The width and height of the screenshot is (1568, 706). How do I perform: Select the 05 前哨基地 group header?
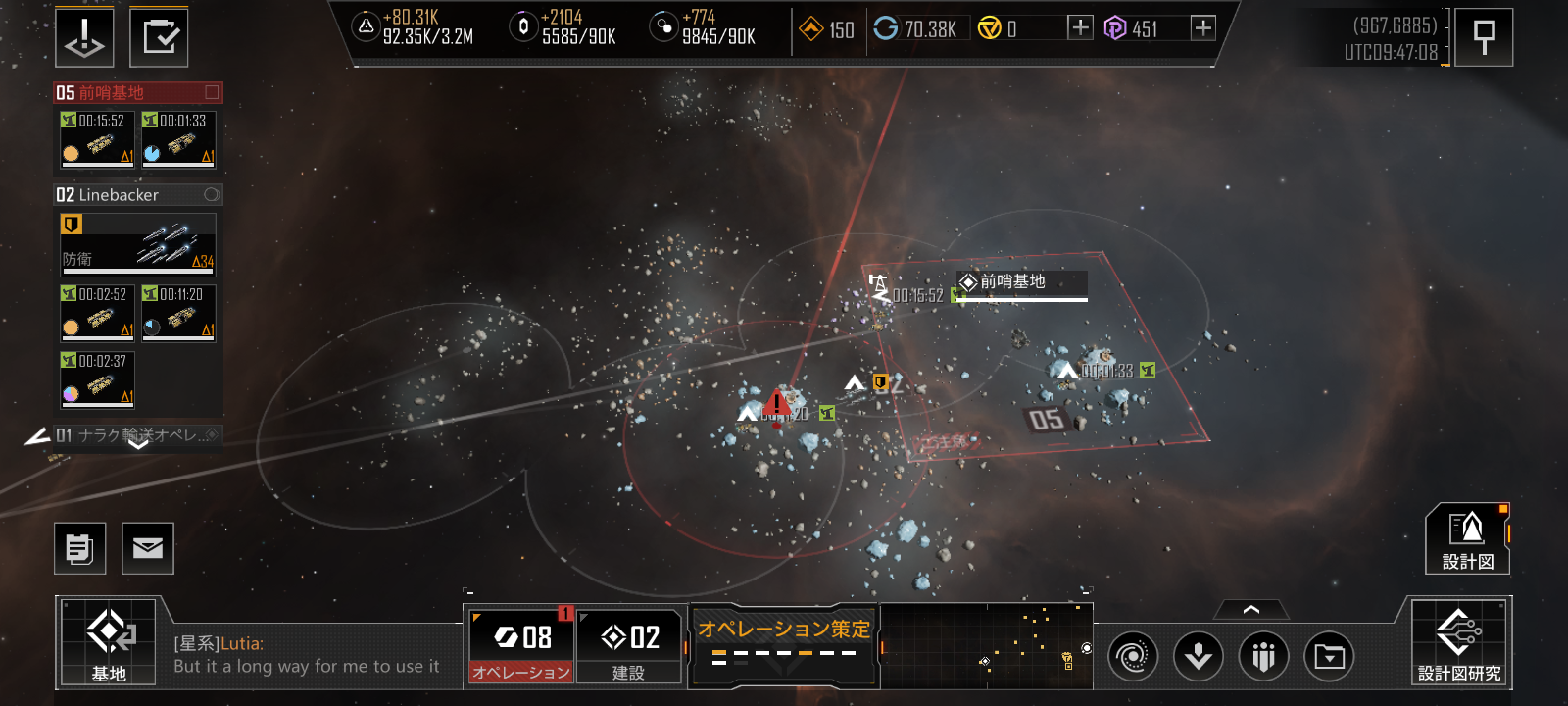[137, 93]
